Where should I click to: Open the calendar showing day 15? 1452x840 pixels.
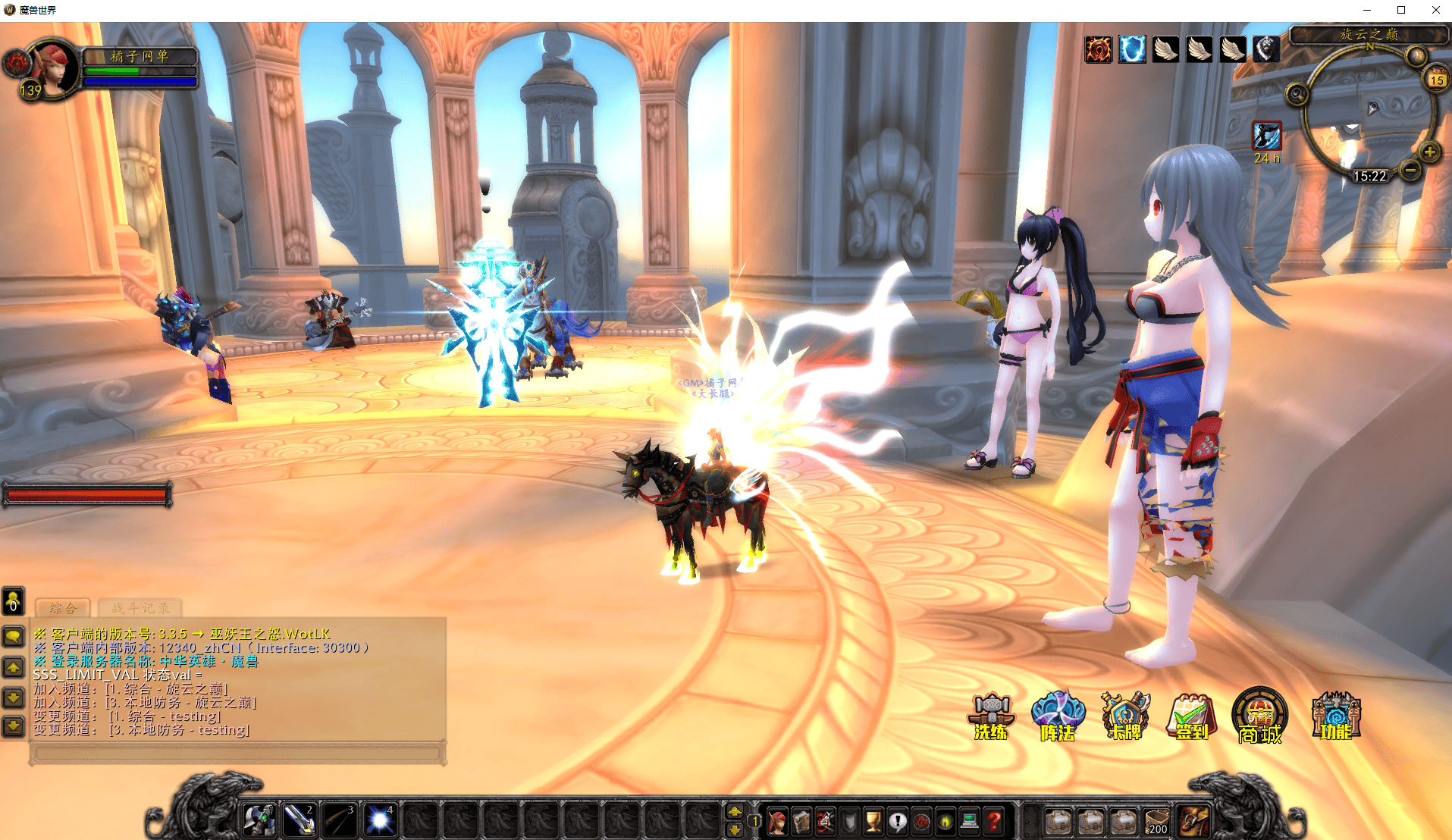click(x=1436, y=80)
